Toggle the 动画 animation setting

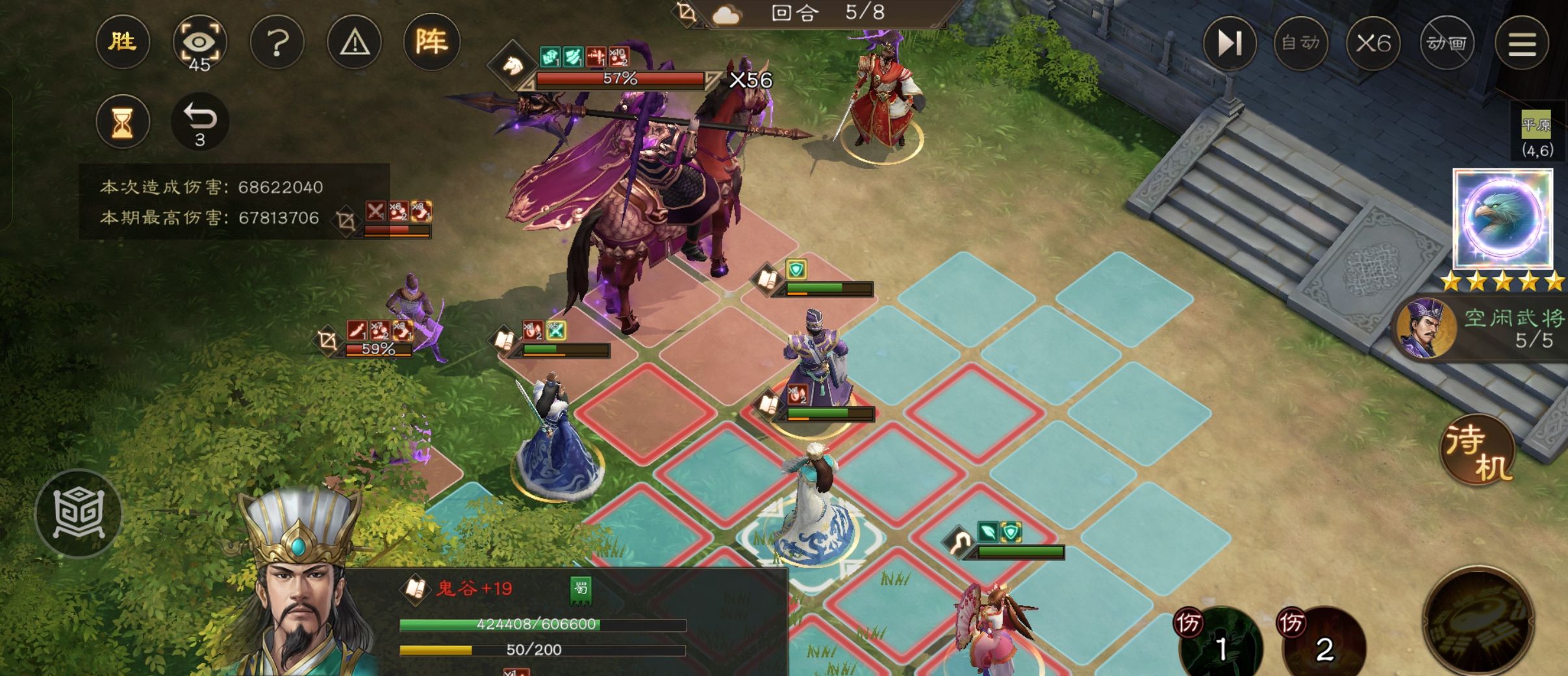pos(1446,44)
